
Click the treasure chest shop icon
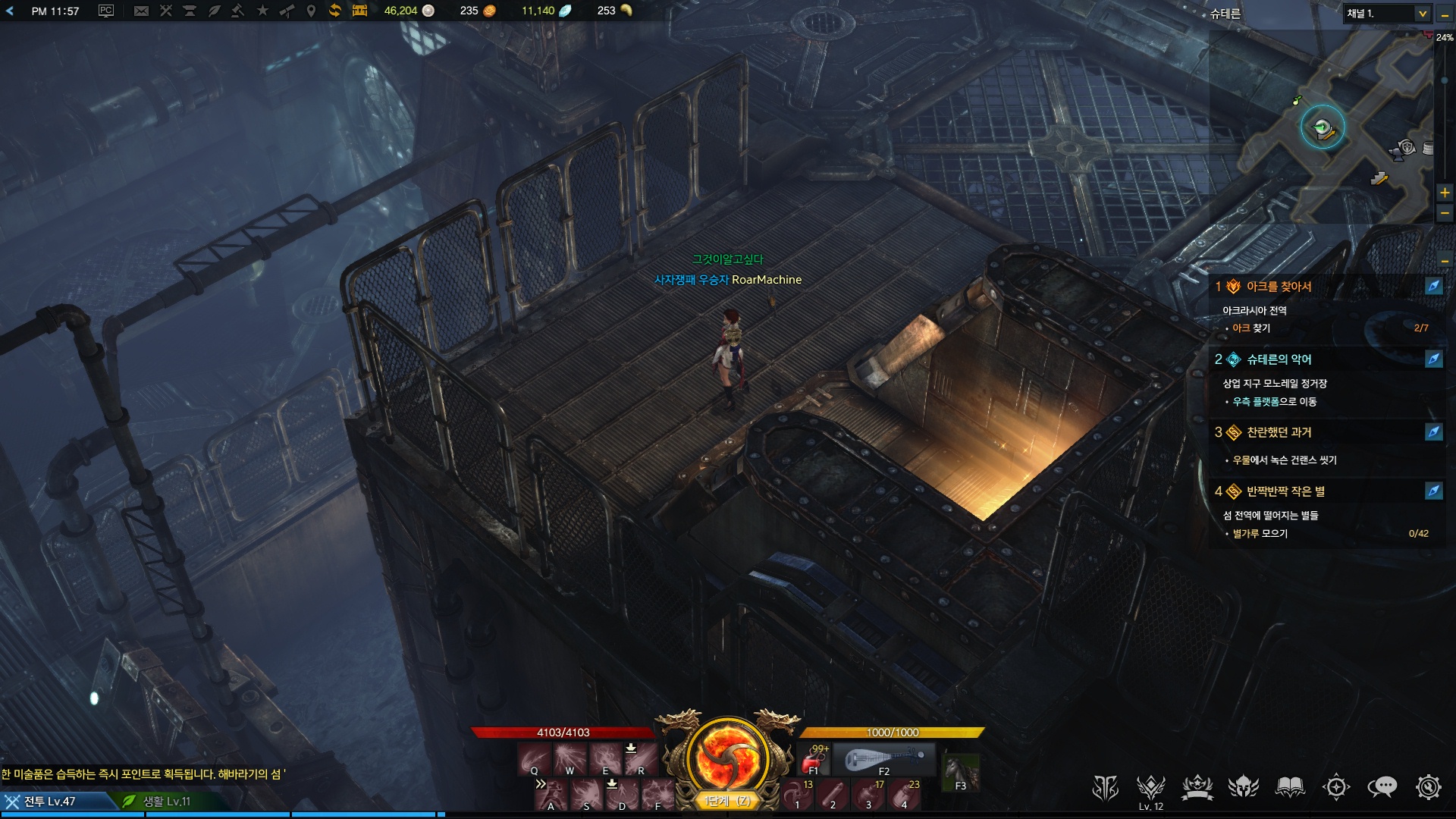(359, 11)
